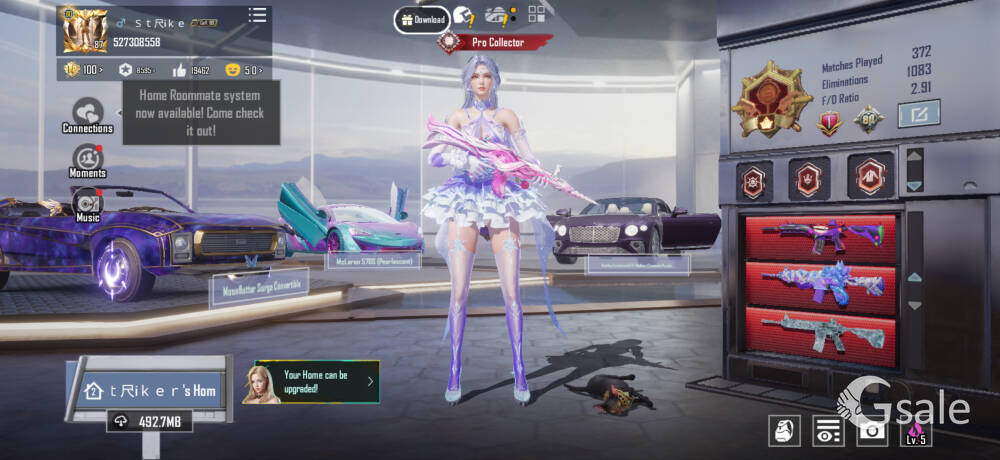Open the pink flame Lv.5 icon

pyautogui.click(x=916, y=431)
